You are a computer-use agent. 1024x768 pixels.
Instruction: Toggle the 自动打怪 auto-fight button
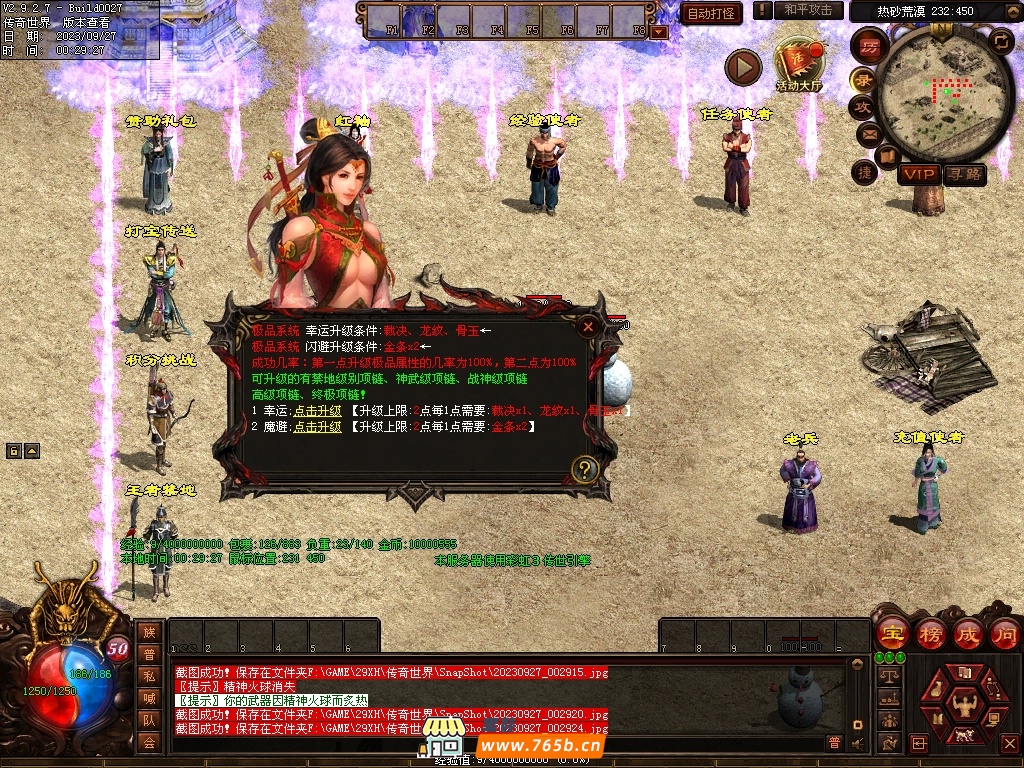click(x=711, y=13)
